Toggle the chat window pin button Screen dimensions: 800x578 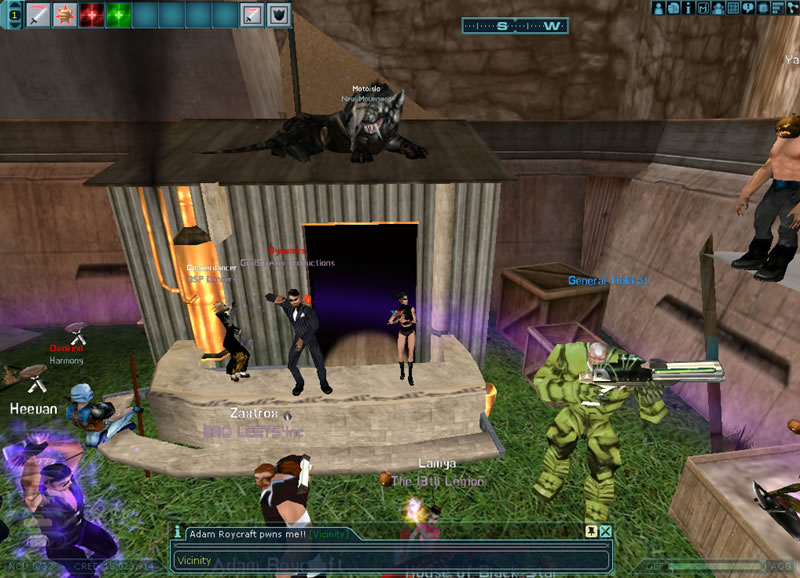pos(591,532)
